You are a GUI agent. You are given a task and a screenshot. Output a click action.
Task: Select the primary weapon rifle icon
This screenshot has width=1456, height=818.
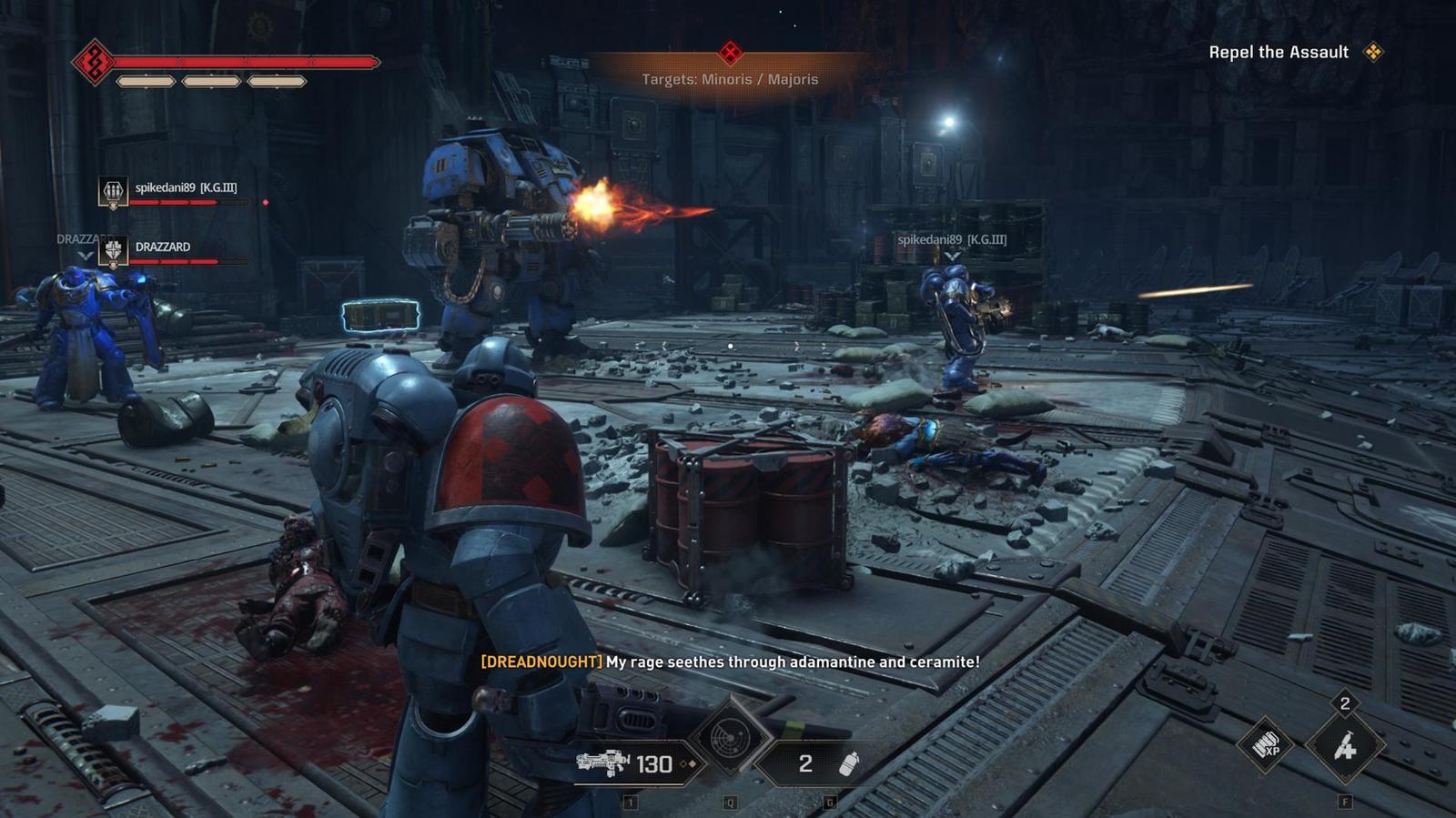602,763
